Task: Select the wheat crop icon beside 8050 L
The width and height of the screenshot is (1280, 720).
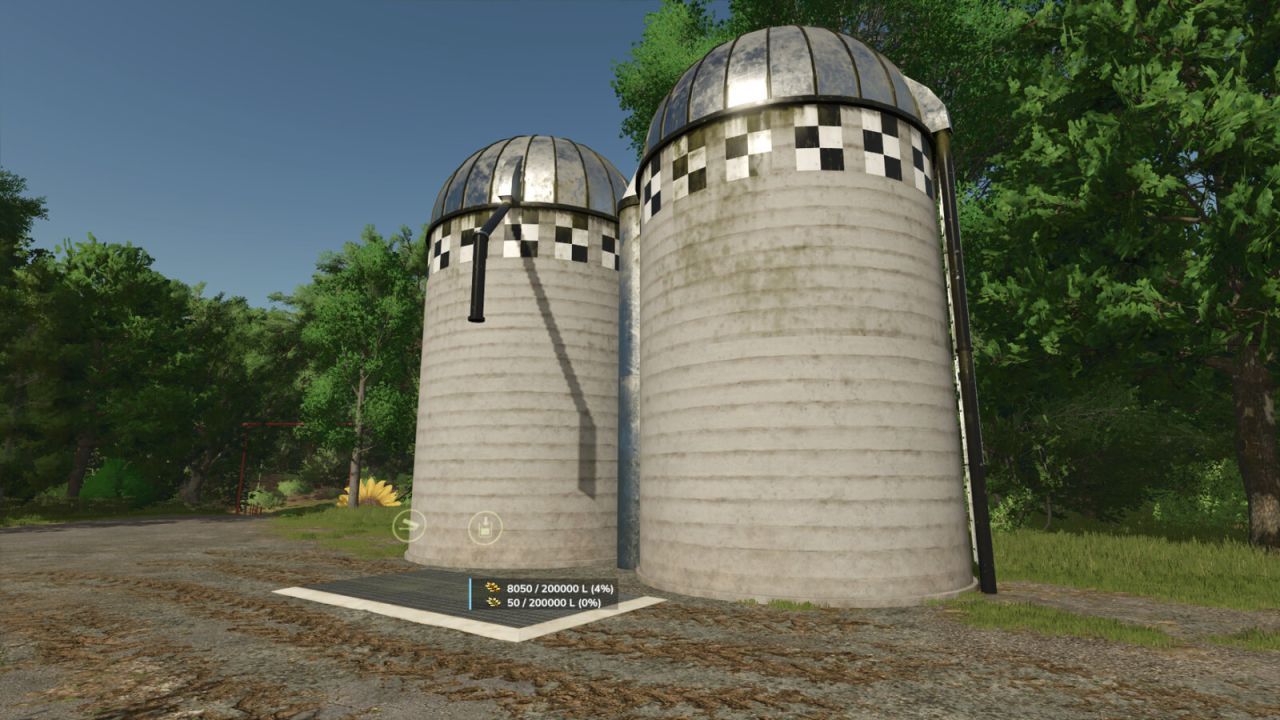Action: tap(492, 588)
